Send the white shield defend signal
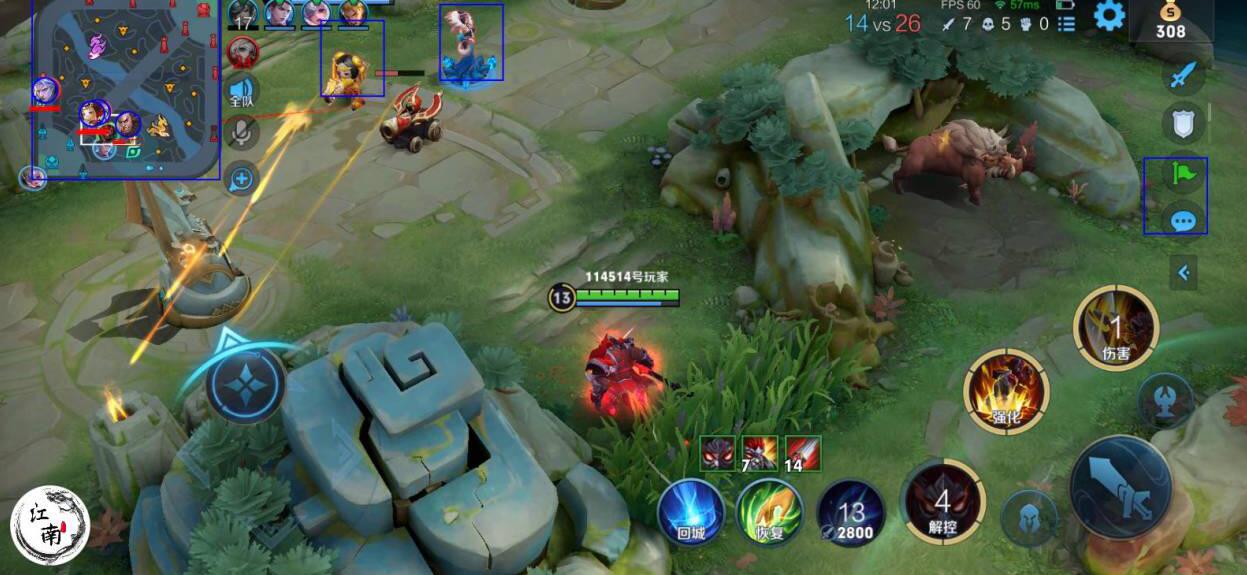Screen dimensions: 1247x575 tap(1183, 123)
